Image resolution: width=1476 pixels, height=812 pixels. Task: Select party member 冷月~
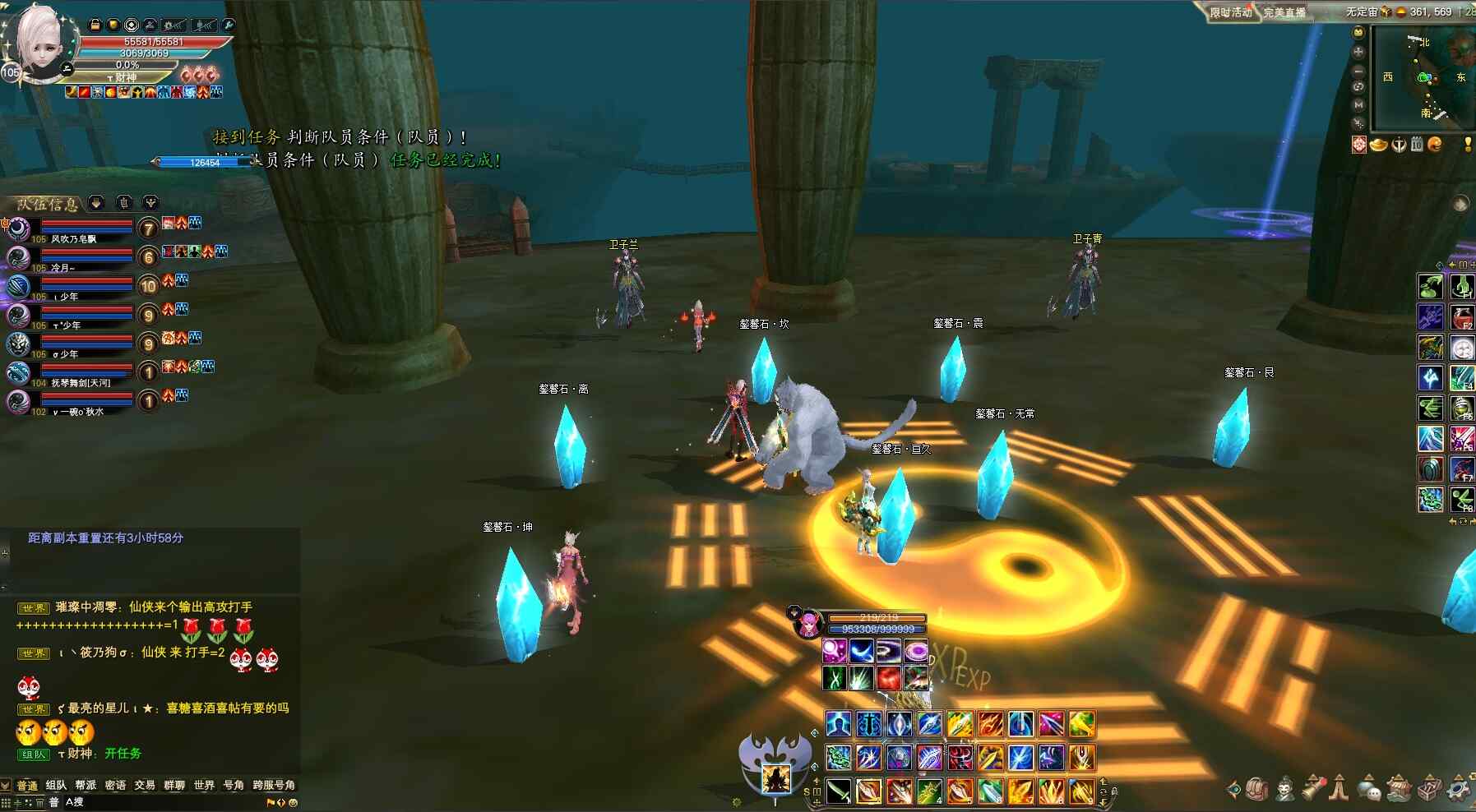point(63,268)
